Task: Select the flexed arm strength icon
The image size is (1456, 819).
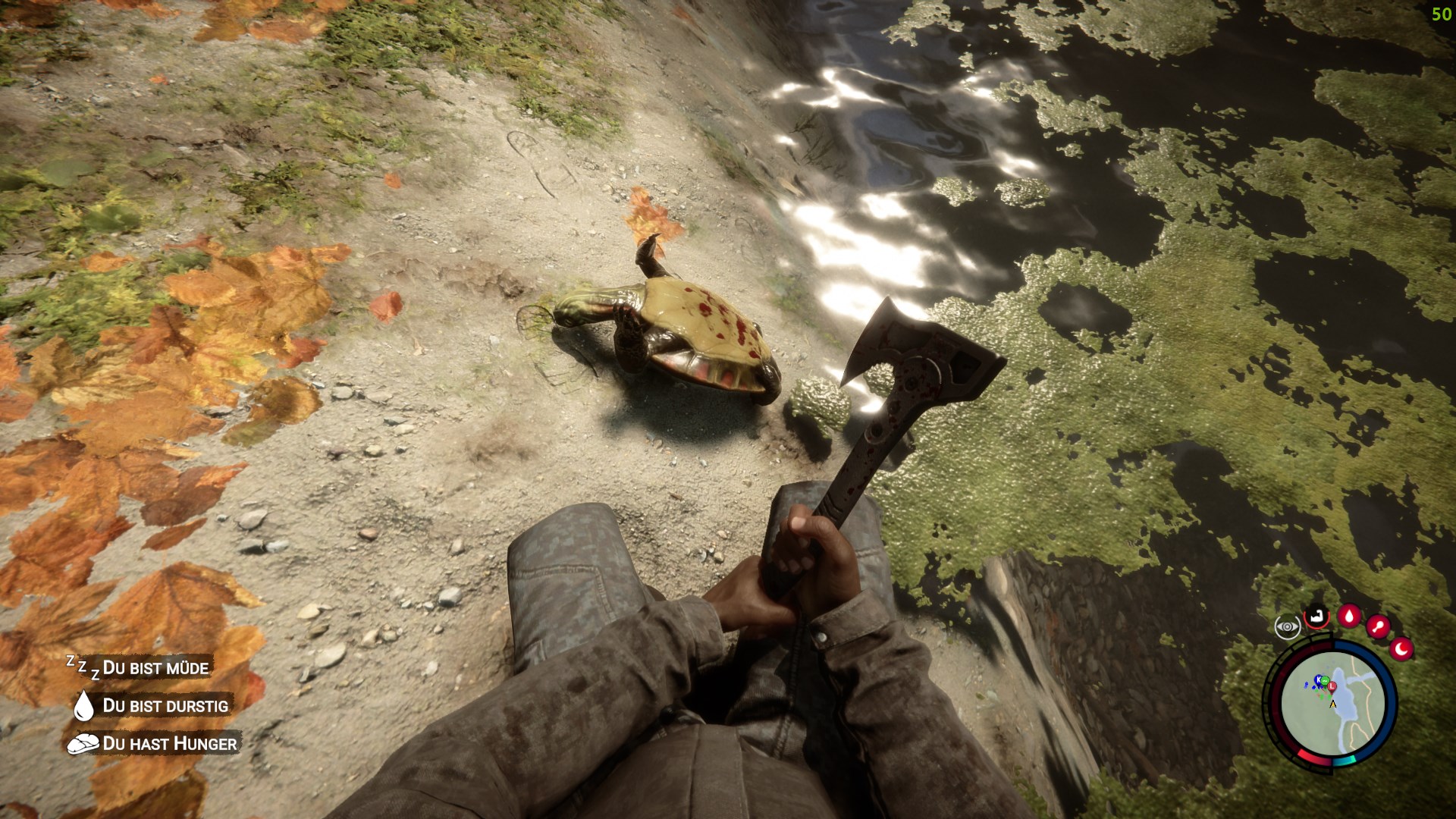Action: [1317, 617]
